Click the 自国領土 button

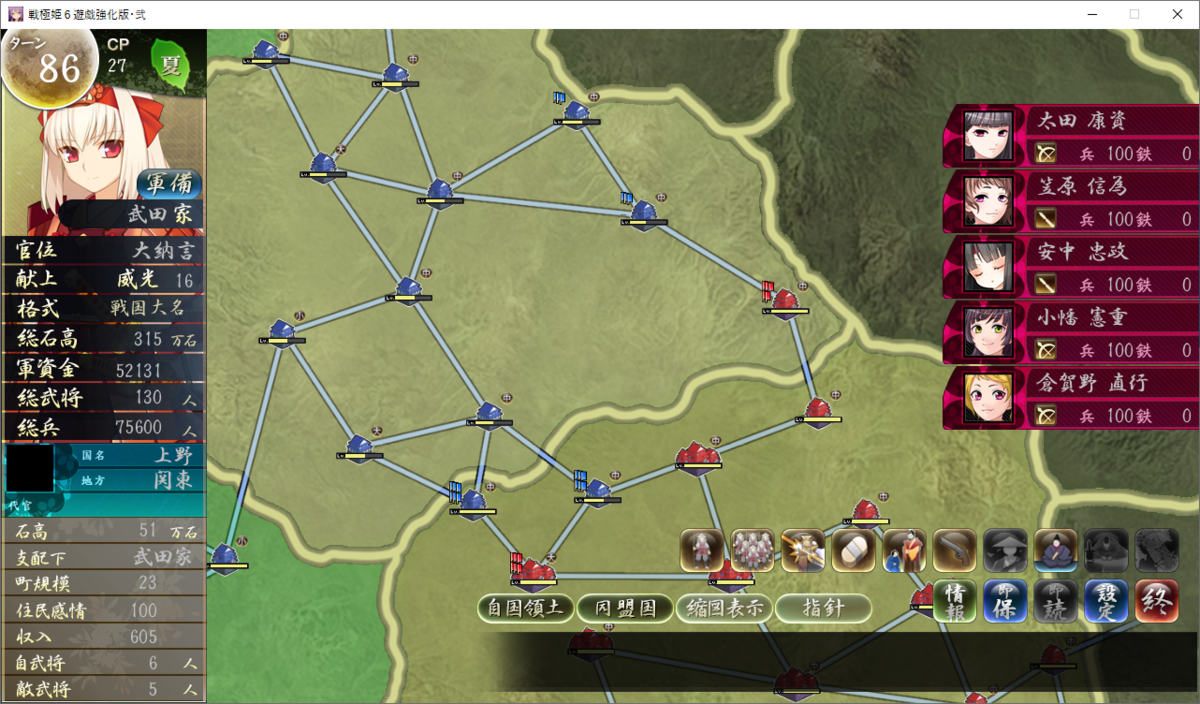coord(526,607)
